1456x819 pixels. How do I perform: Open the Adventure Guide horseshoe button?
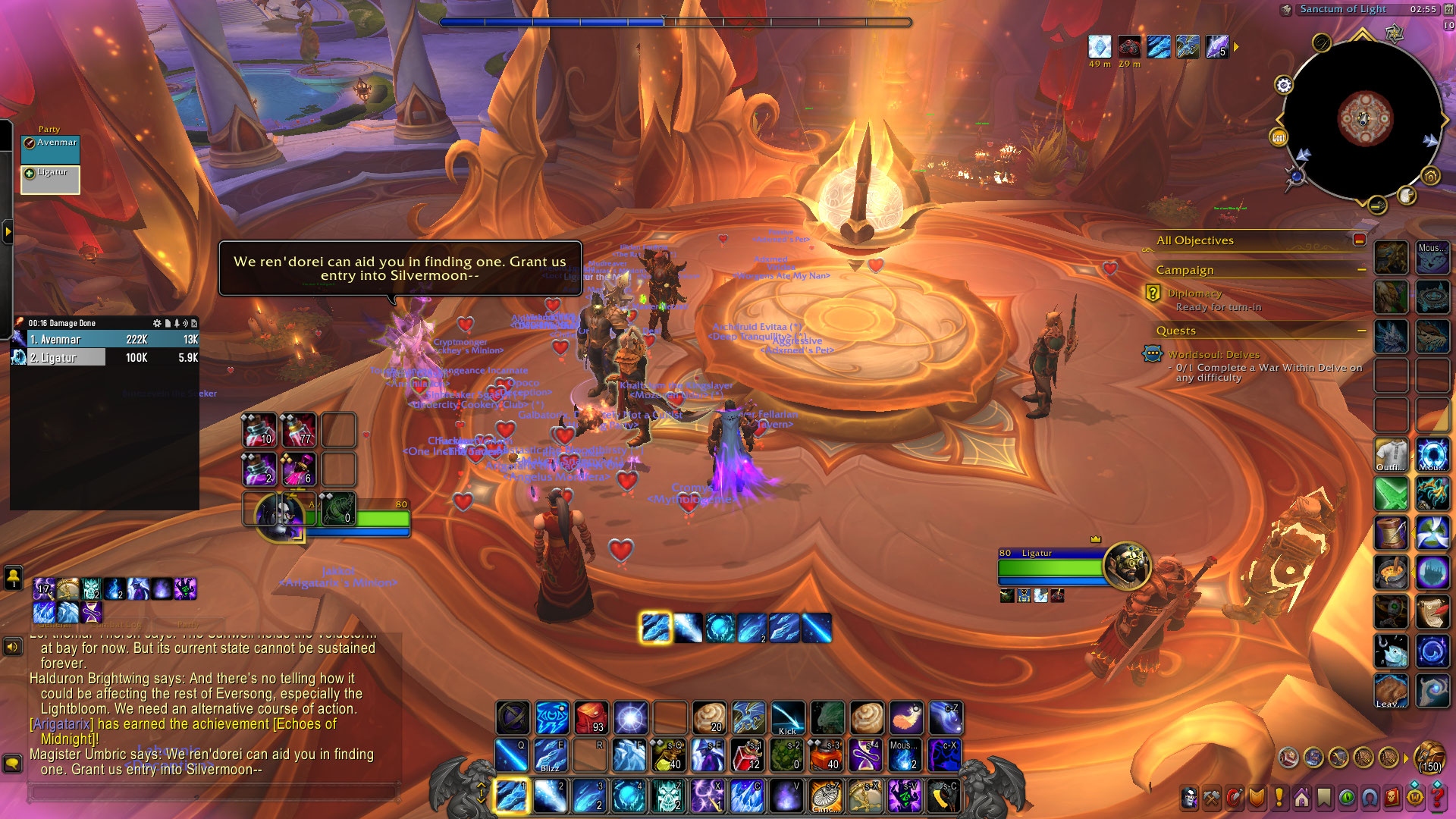tap(1370, 798)
